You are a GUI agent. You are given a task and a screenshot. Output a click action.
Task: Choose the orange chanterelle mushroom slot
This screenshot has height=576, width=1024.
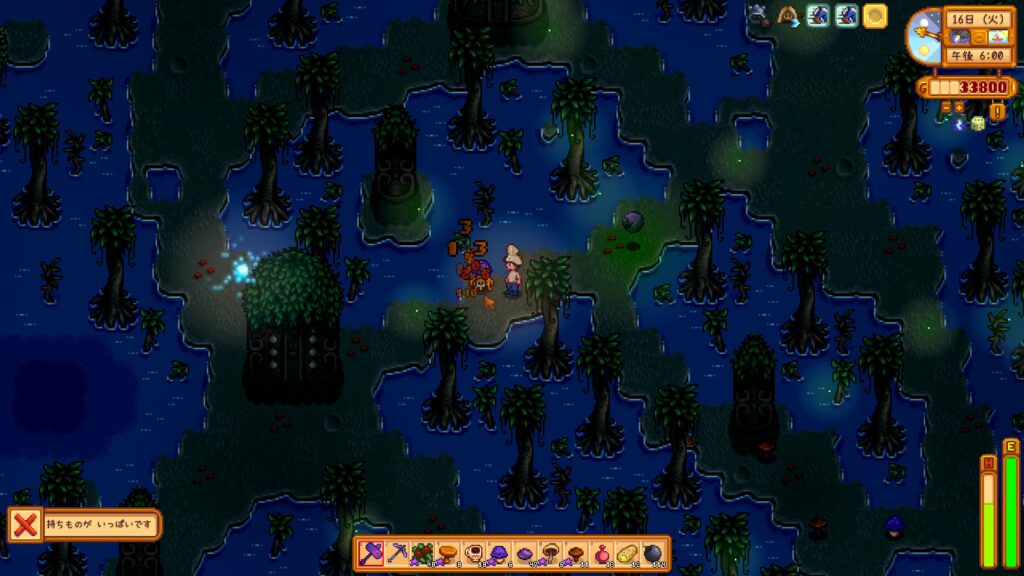[448, 553]
